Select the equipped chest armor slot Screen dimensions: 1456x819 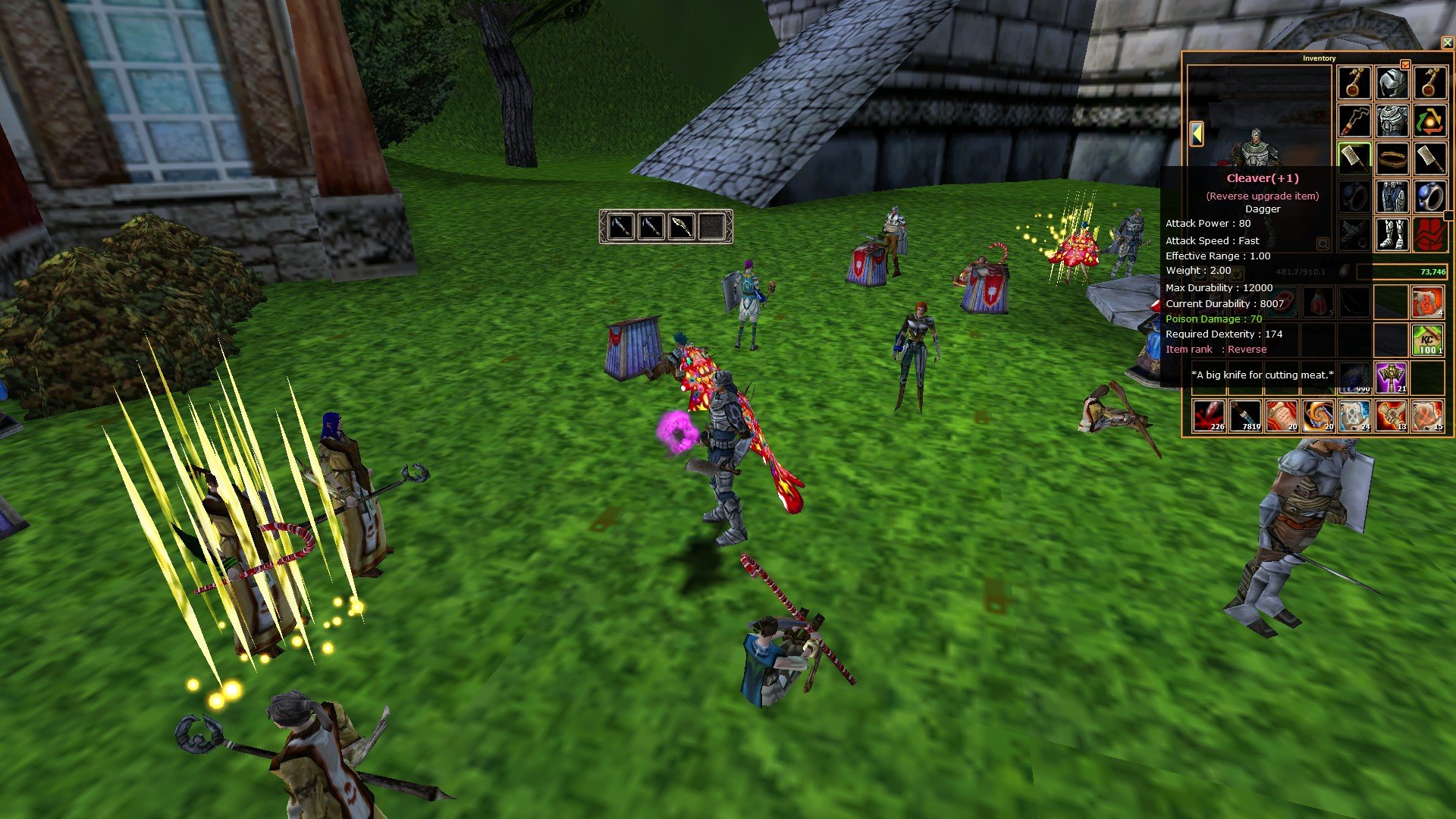pyautogui.click(x=1392, y=121)
